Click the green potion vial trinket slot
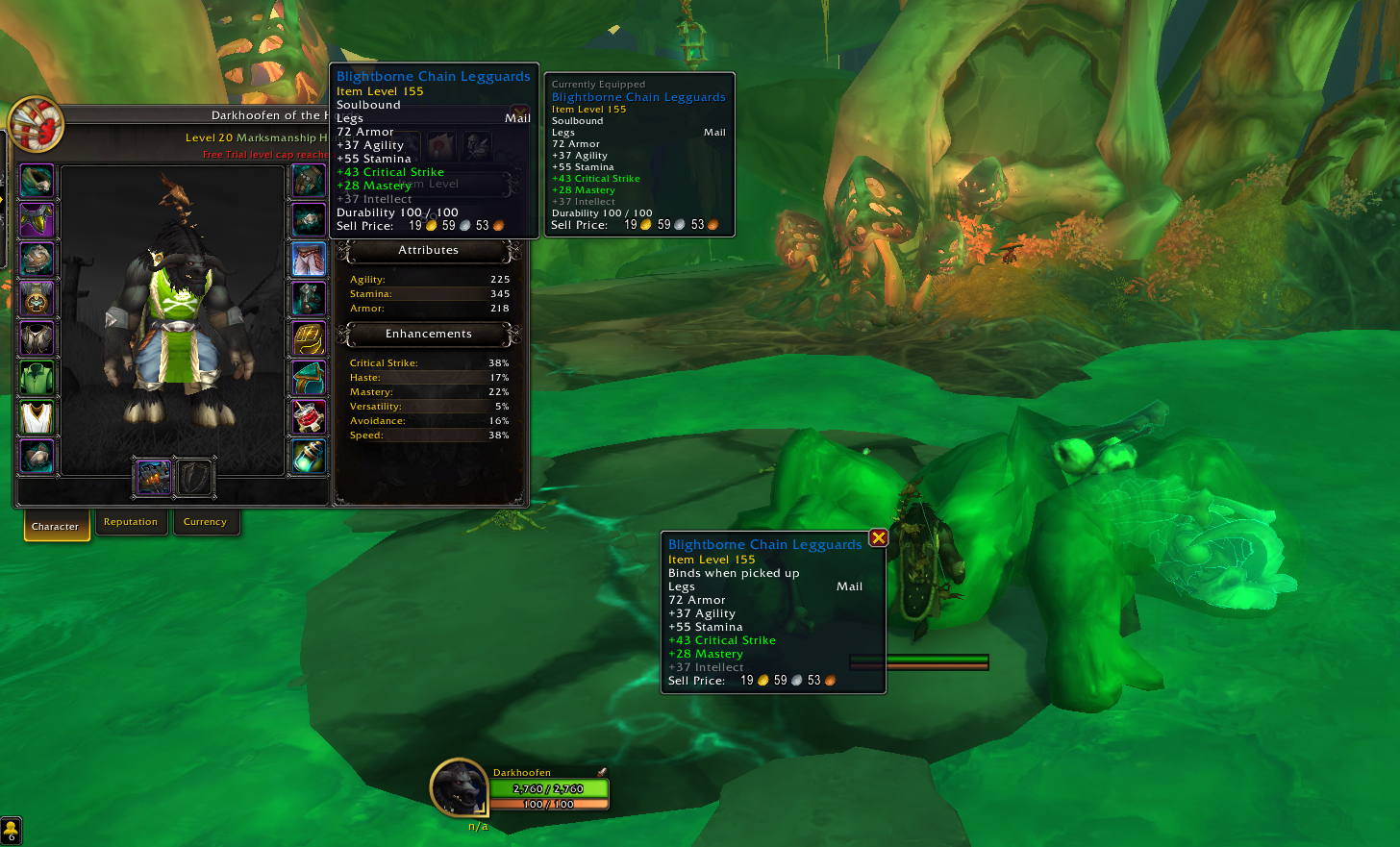The width and height of the screenshot is (1400, 847). [309, 457]
